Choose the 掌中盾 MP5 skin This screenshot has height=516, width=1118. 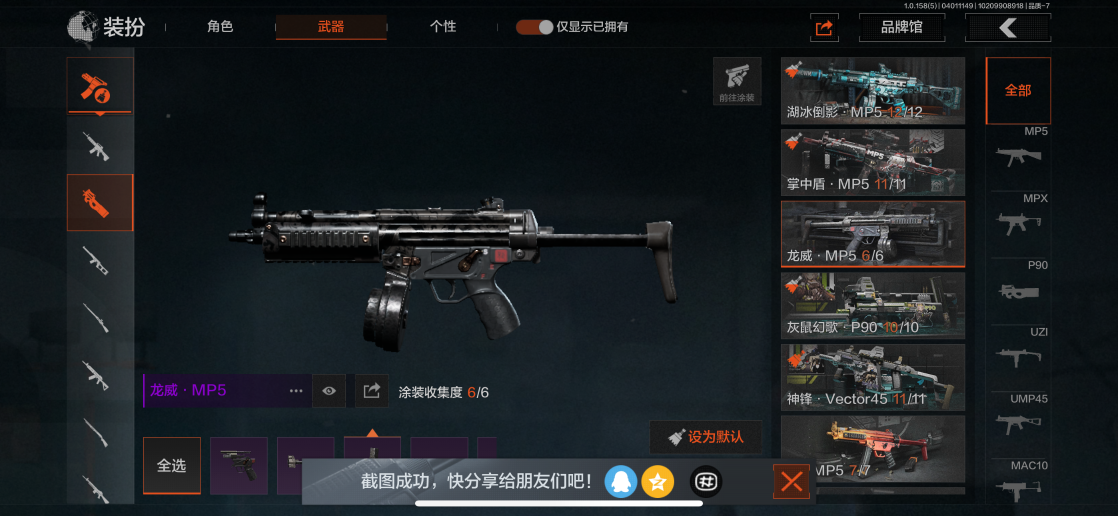pyautogui.click(x=872, y=162)
